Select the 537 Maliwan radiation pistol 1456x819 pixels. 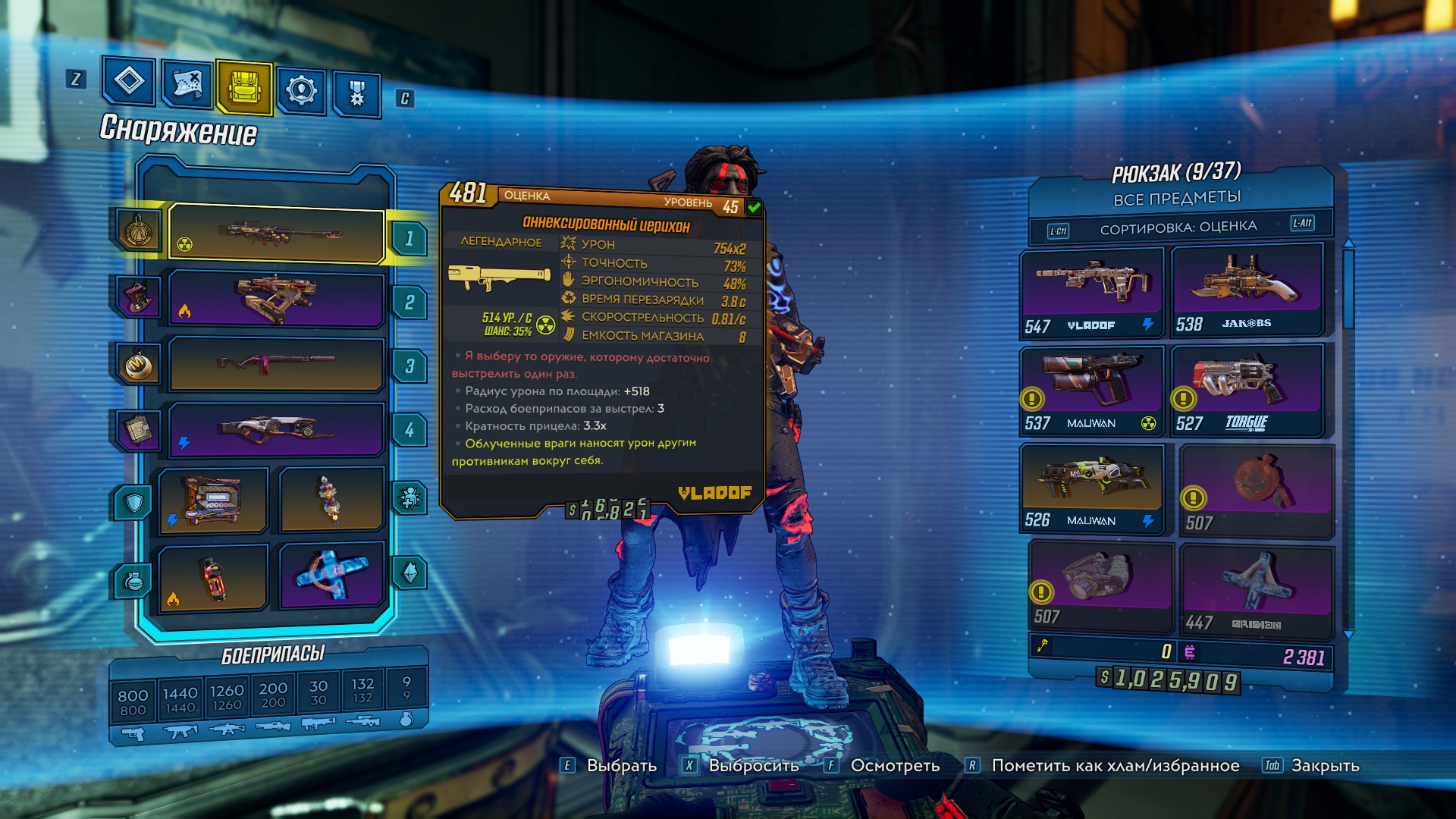tap(1091, 390)
